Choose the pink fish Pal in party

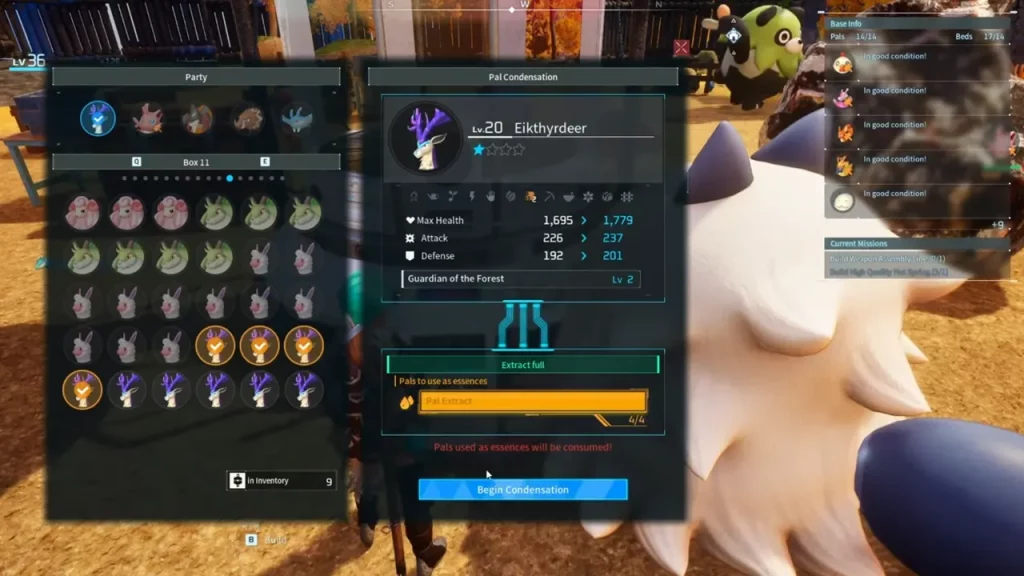(x=148, y=118)
